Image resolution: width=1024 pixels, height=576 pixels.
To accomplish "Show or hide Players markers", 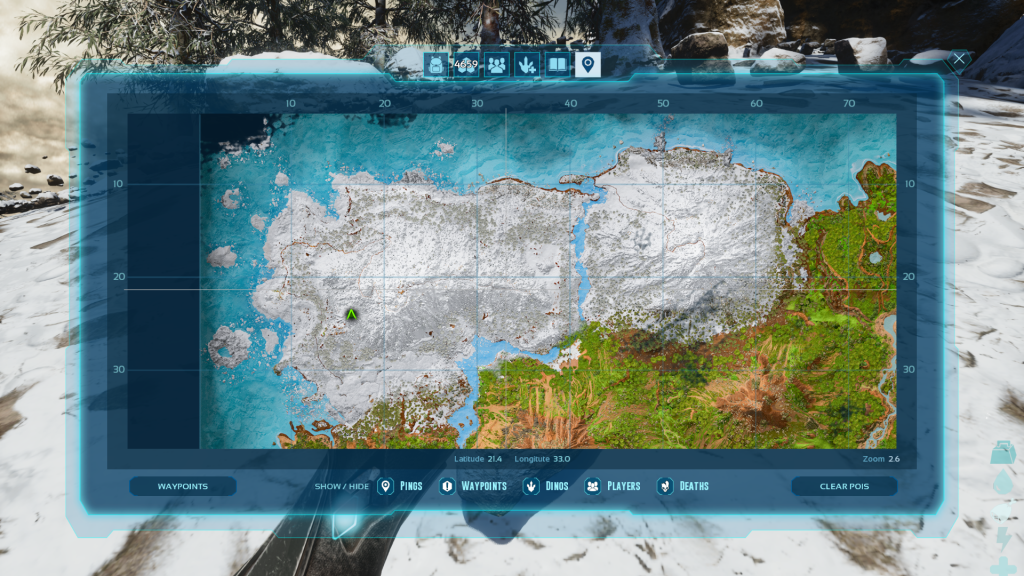I will (x=613, y=487).
